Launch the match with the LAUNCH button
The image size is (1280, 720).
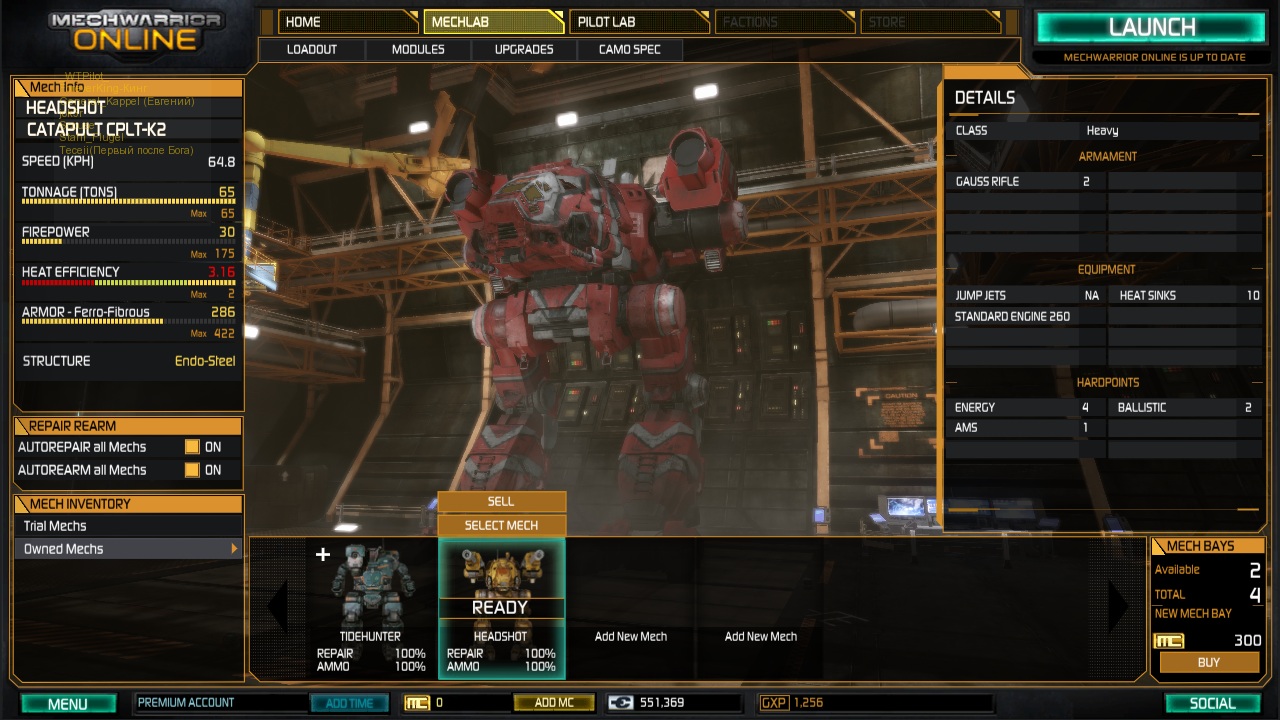[x=1152, y=28]
